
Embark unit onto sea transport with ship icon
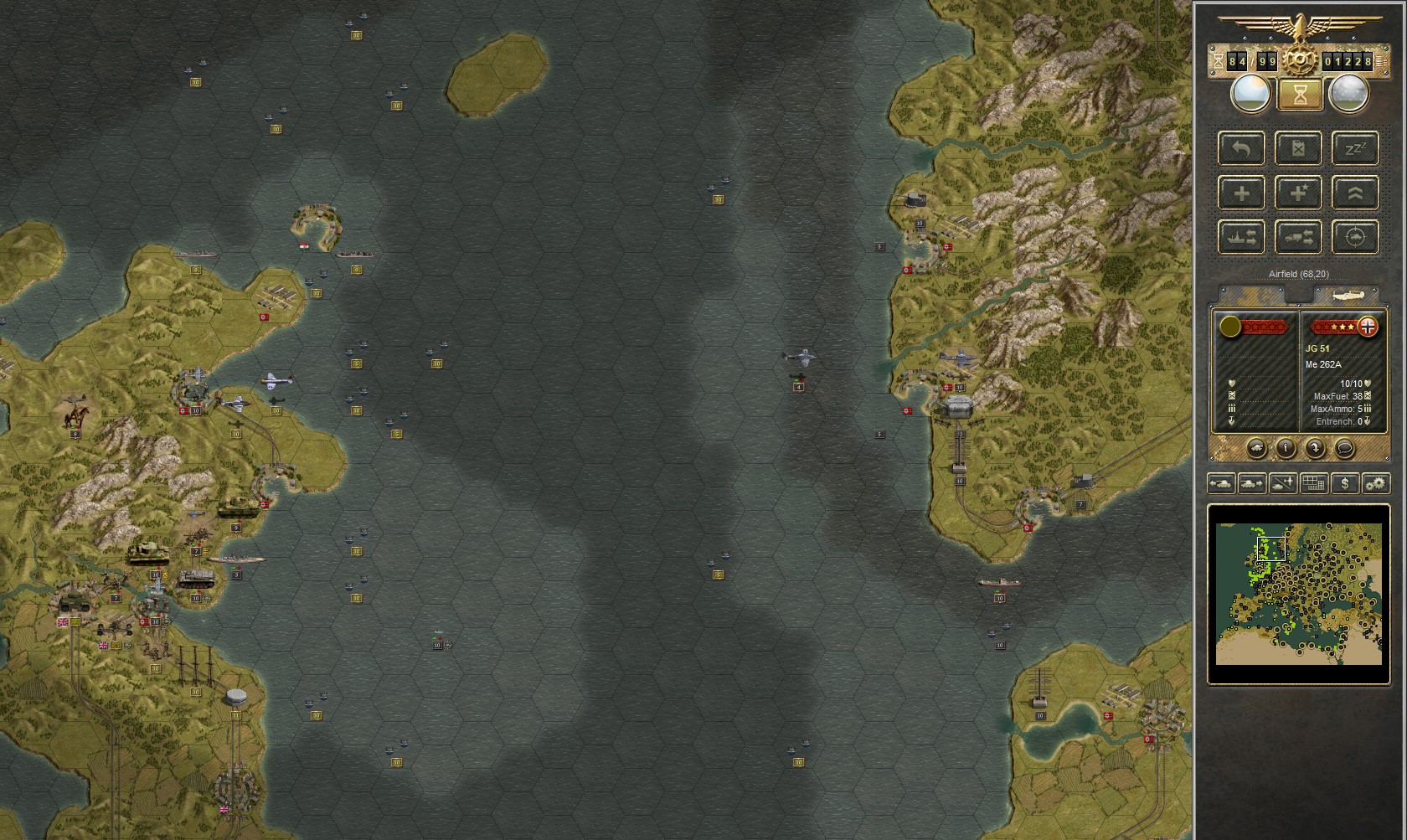(x=1242, y=238)
